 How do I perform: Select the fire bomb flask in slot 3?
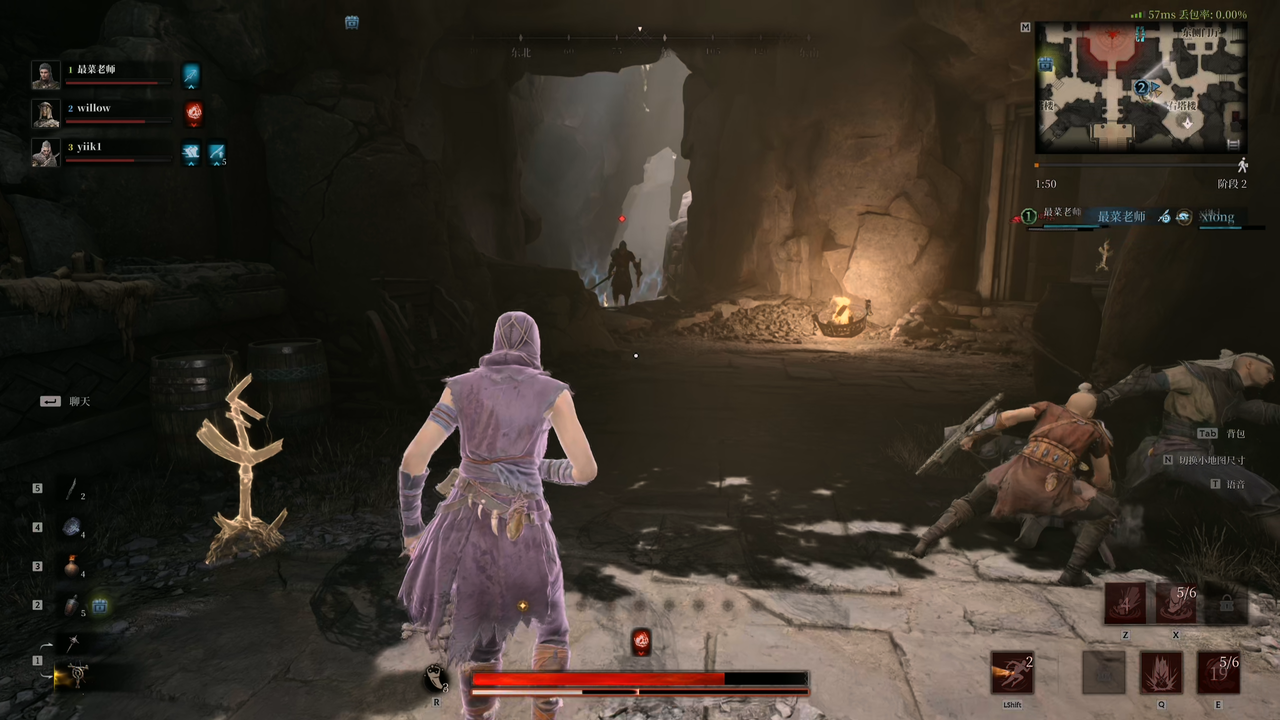coord(71,566)
